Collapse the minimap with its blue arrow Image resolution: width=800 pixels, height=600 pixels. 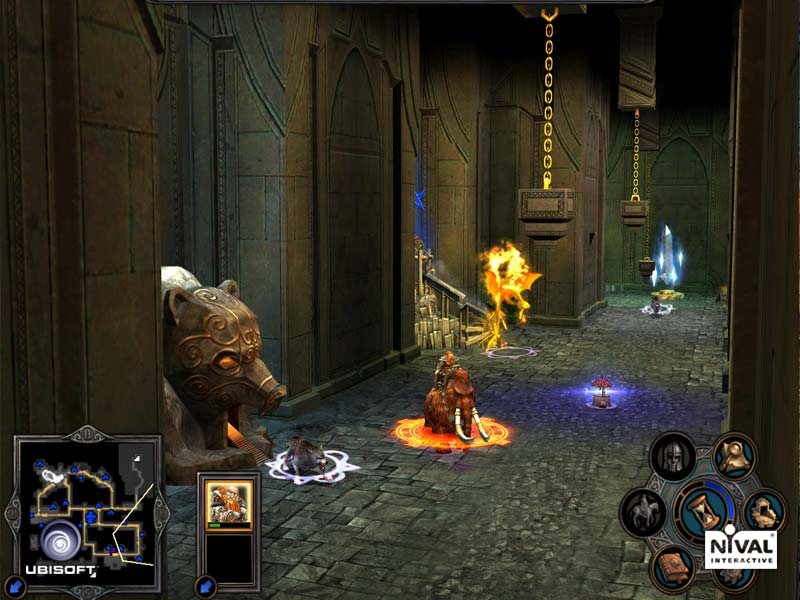click(14, 587)
